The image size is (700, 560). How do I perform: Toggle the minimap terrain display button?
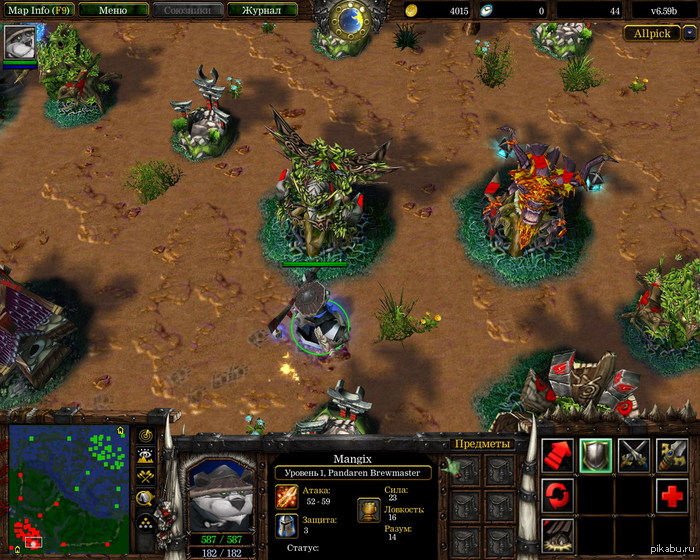[x=146, y=456]
